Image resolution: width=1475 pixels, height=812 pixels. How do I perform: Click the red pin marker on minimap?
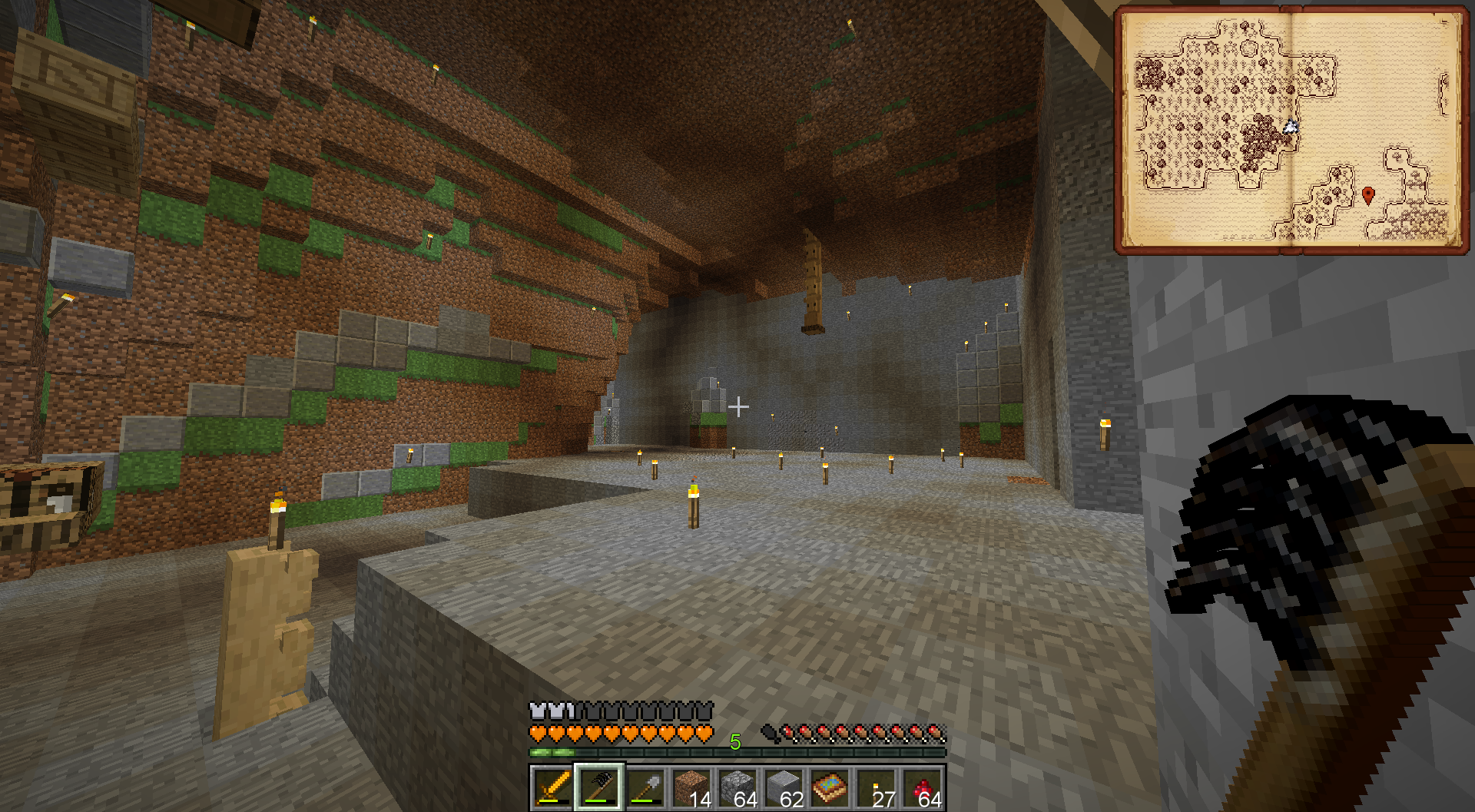point(1367,195)
